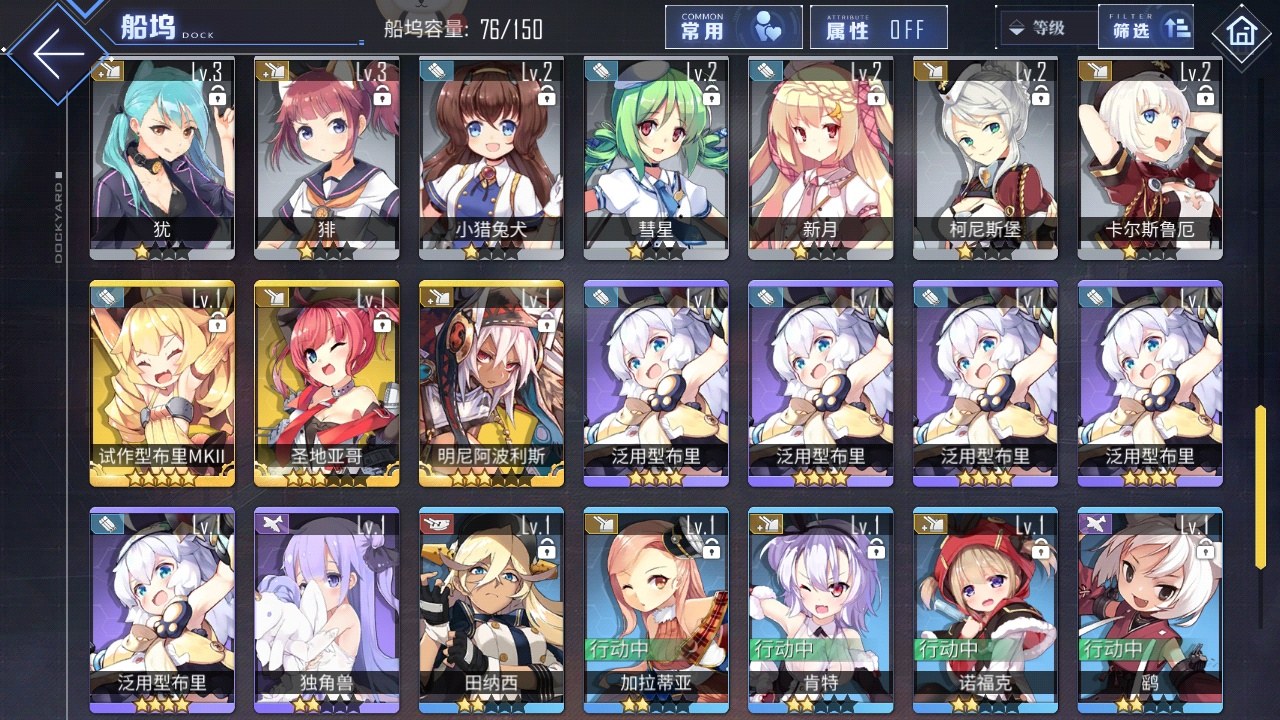Viewport: 1280px width, 720px height.
Task: Open the 柯尼斯堡 ship card
Action: point(985,155)
